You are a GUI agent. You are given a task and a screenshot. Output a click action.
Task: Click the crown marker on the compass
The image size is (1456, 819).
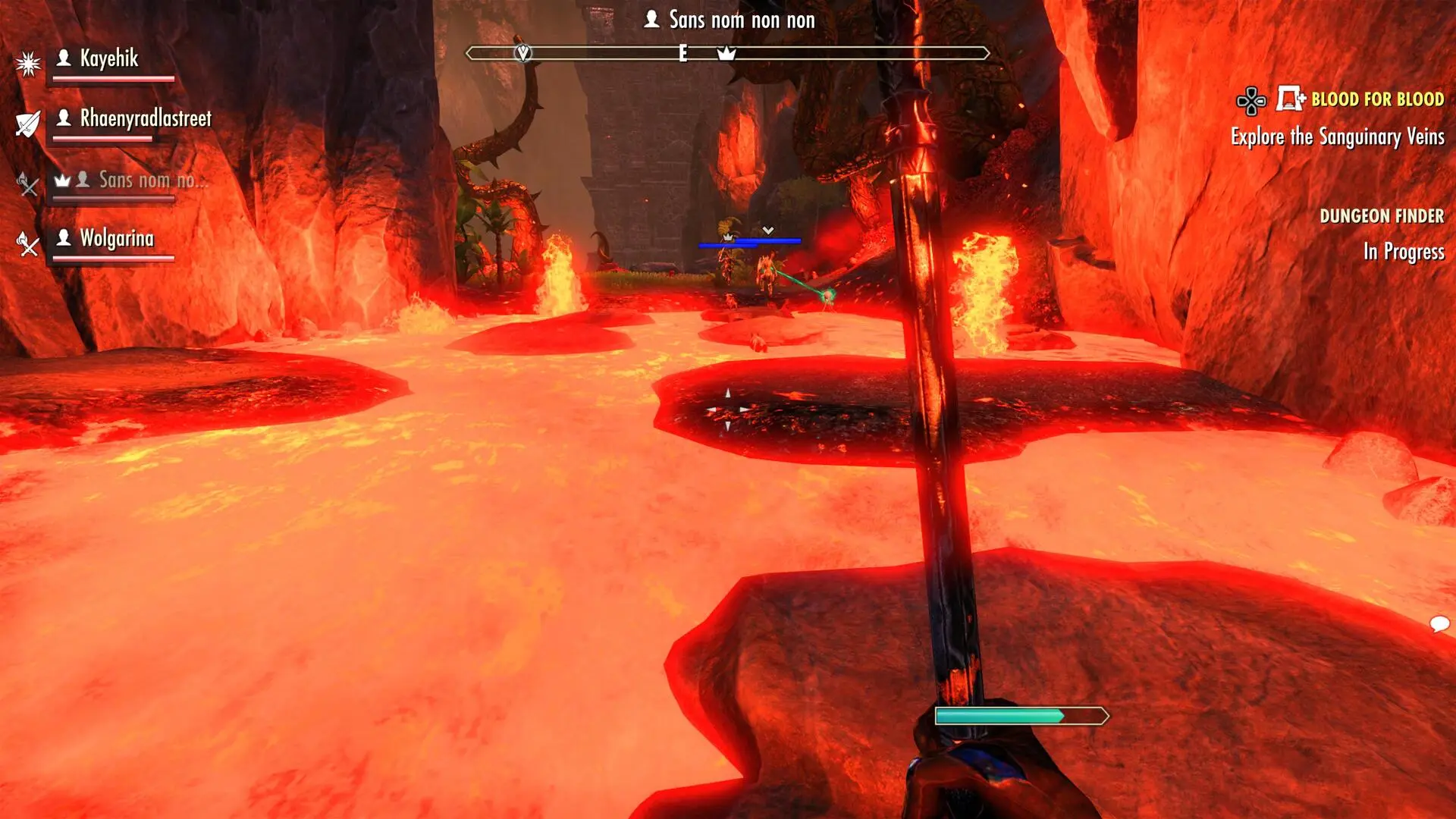point(726,53)
